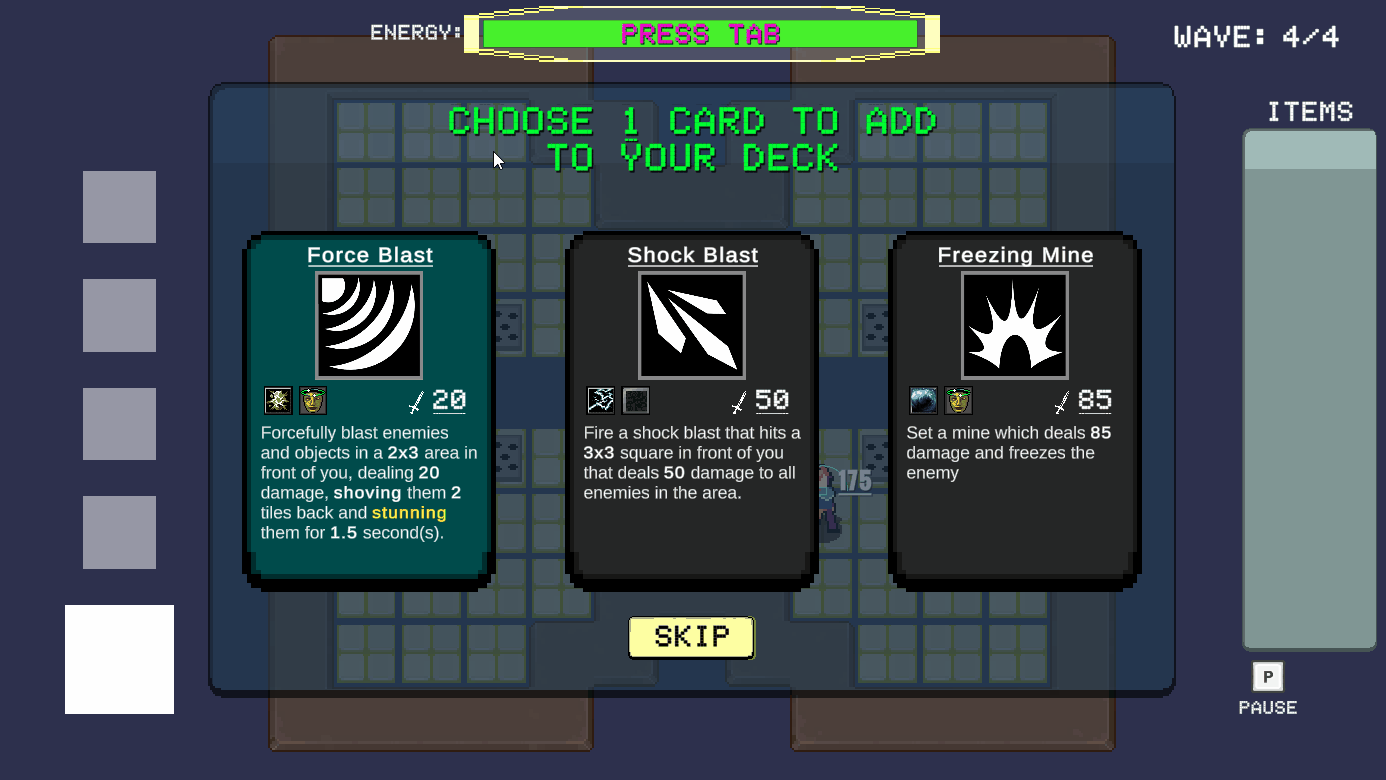Viewport: 1386px width, 780px height.
Task: Skip the card selection
Action: [x=691, y=637]
